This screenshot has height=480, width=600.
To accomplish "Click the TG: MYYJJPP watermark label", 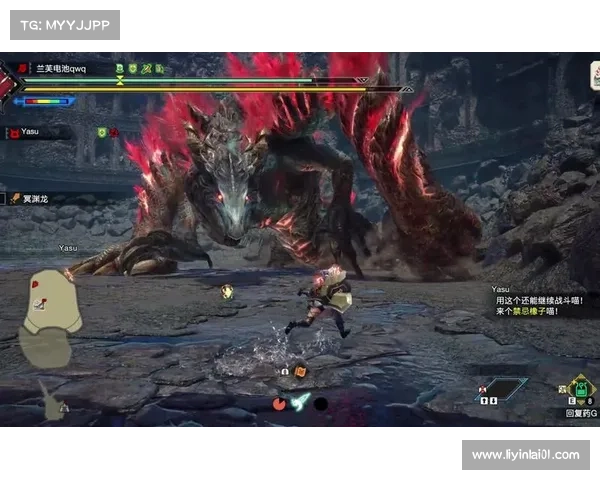I will click(64, 24).
